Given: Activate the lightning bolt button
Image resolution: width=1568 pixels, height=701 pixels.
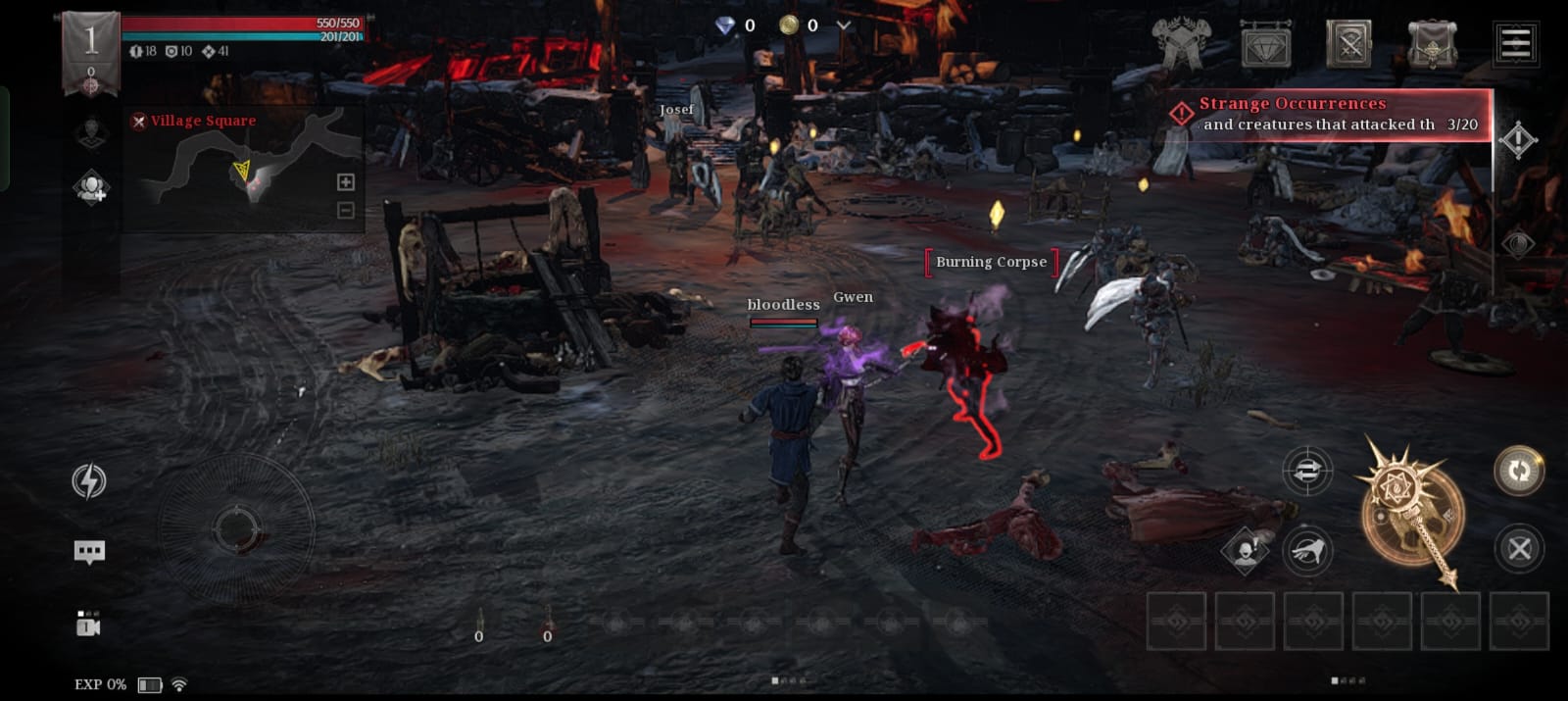Looking at the screenshot, I should [89, 481].
